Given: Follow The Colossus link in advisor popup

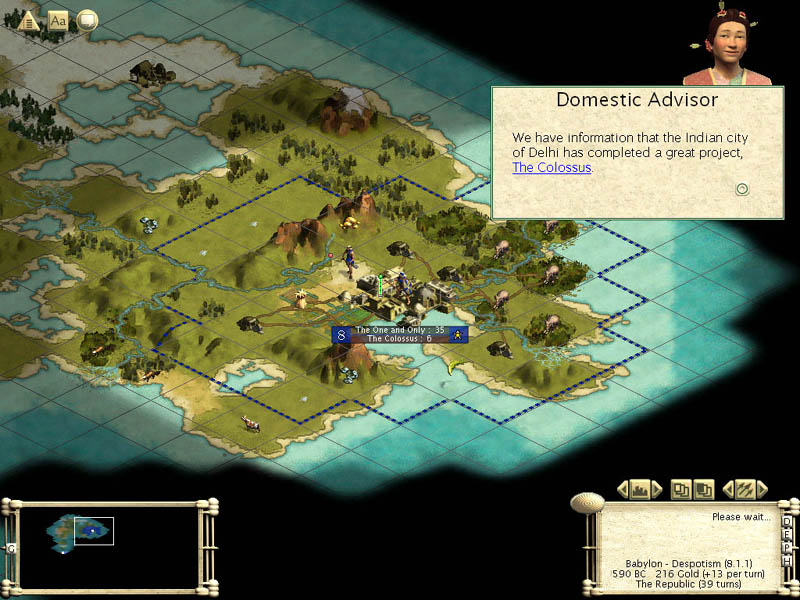Looking at the screenshot, I should click(551, 167).
